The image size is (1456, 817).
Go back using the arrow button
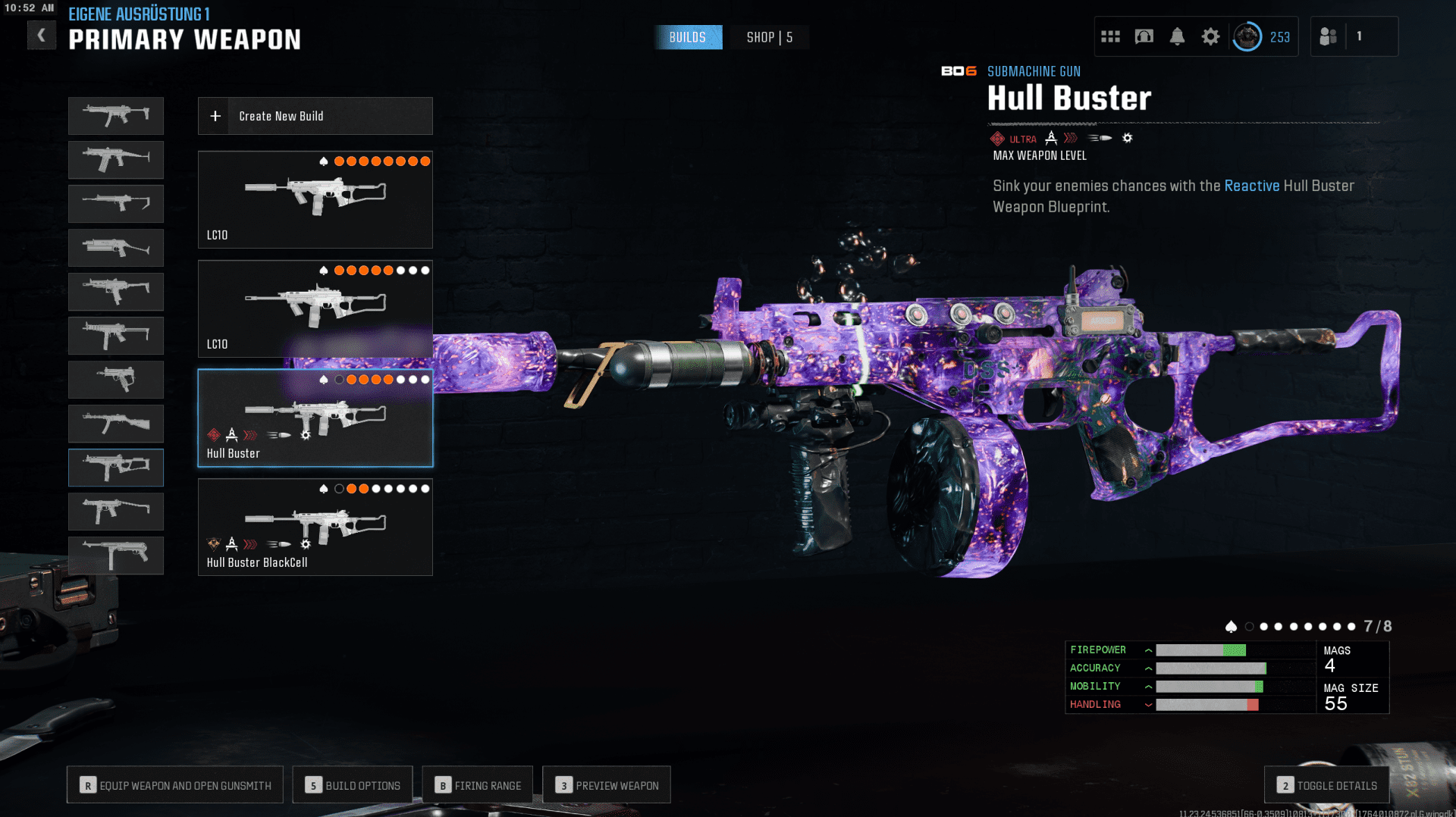(x=42, y=36)
